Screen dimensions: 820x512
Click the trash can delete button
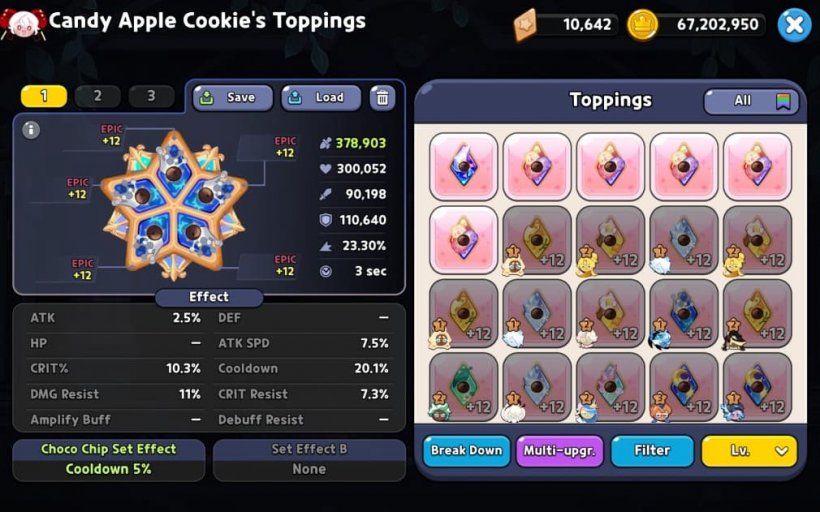pos(382,98)
